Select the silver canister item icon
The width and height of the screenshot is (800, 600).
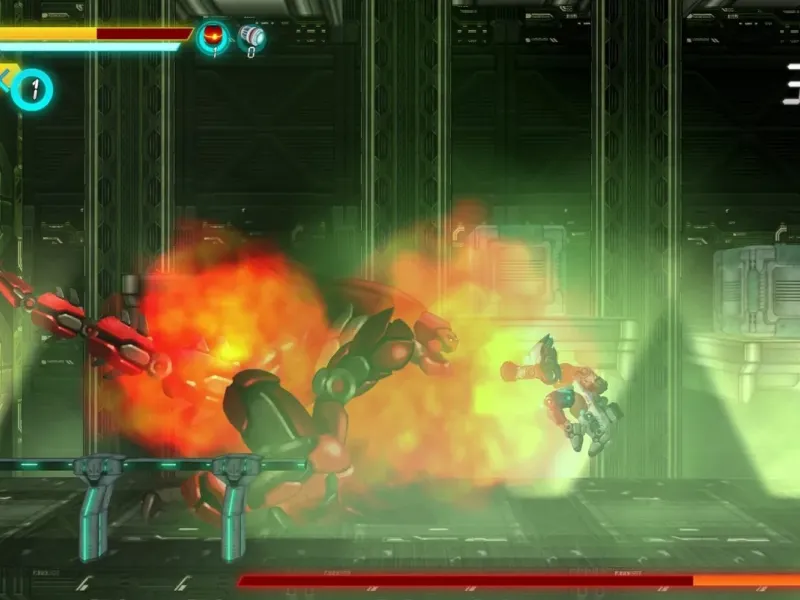pyautogui.click(x=250, y=36)
